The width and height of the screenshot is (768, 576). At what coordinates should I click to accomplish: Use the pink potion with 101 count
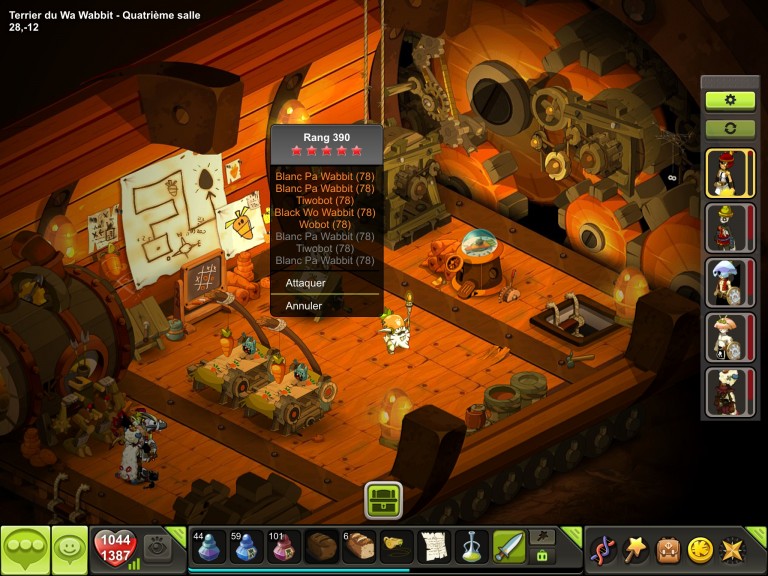[284, 547]
